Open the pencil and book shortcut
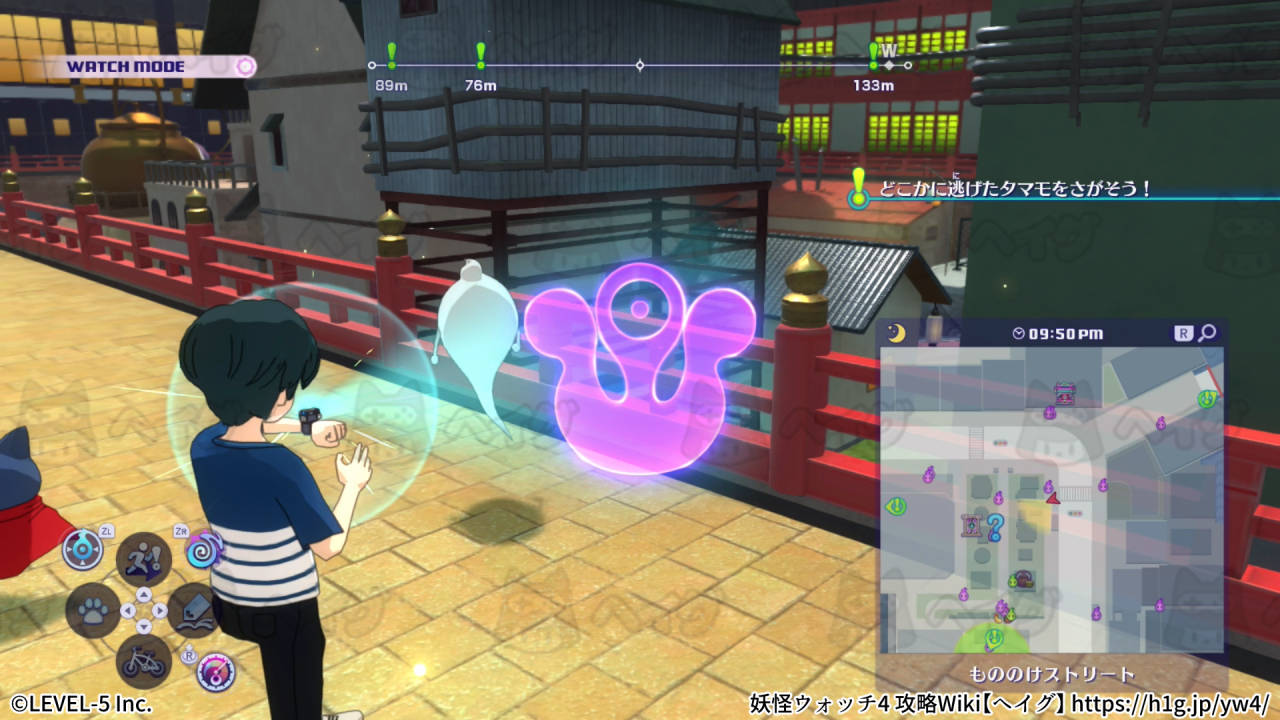 (193, 610)
